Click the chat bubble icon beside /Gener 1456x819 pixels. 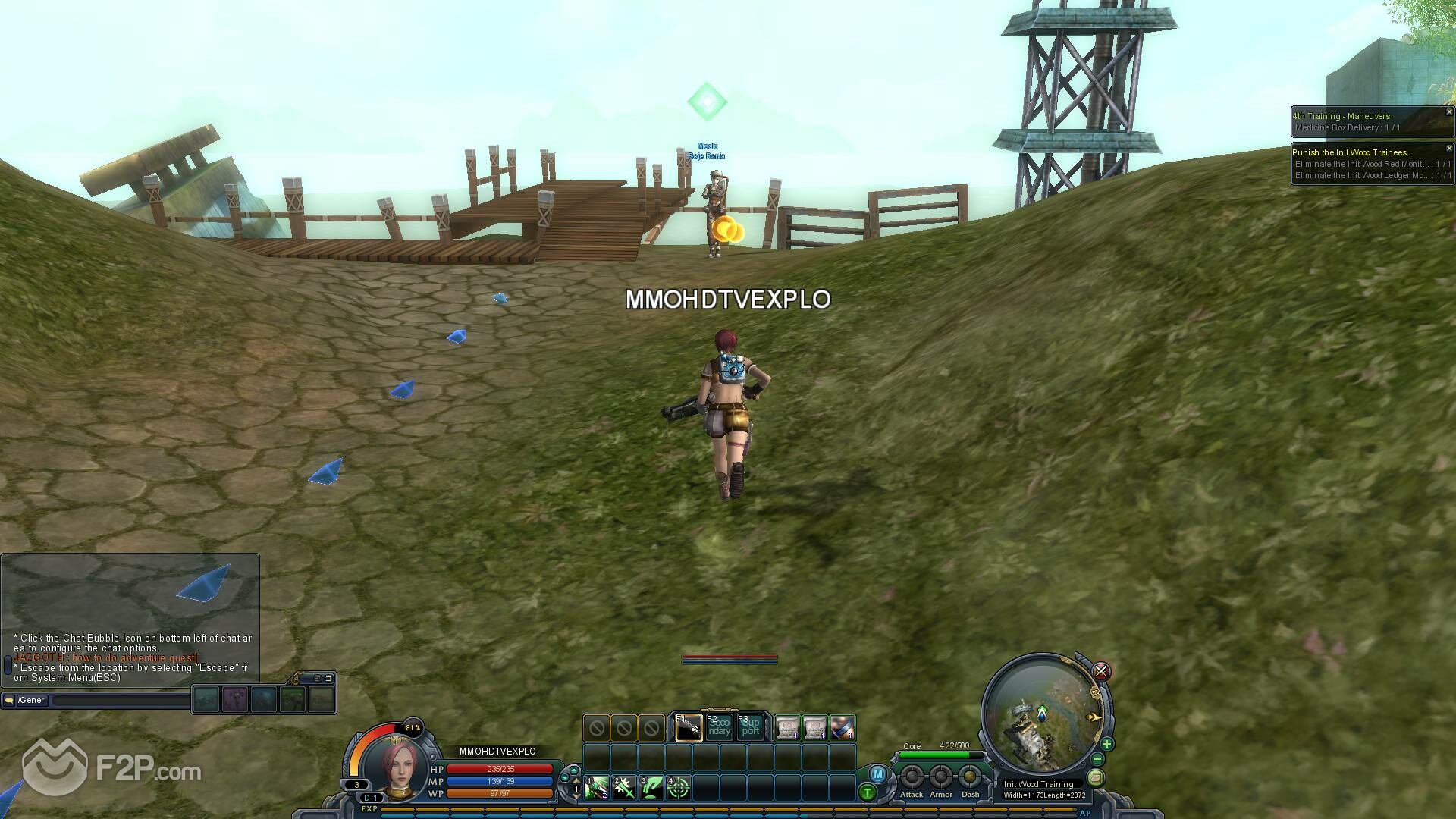coord(9,700)
